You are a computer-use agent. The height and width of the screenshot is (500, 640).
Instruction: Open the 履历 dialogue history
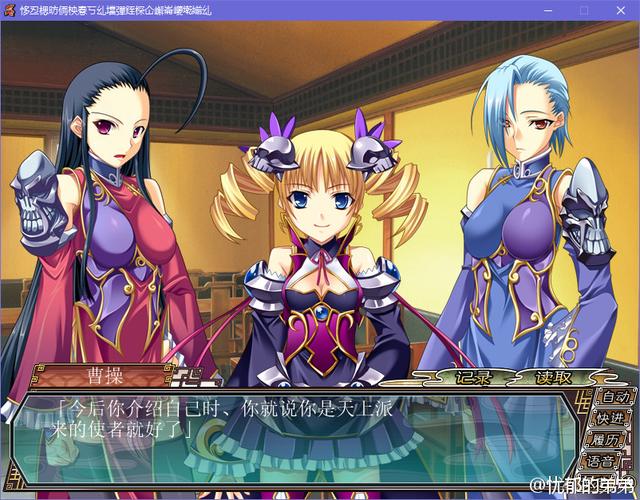pyautogui.click(x=606, y=441)
